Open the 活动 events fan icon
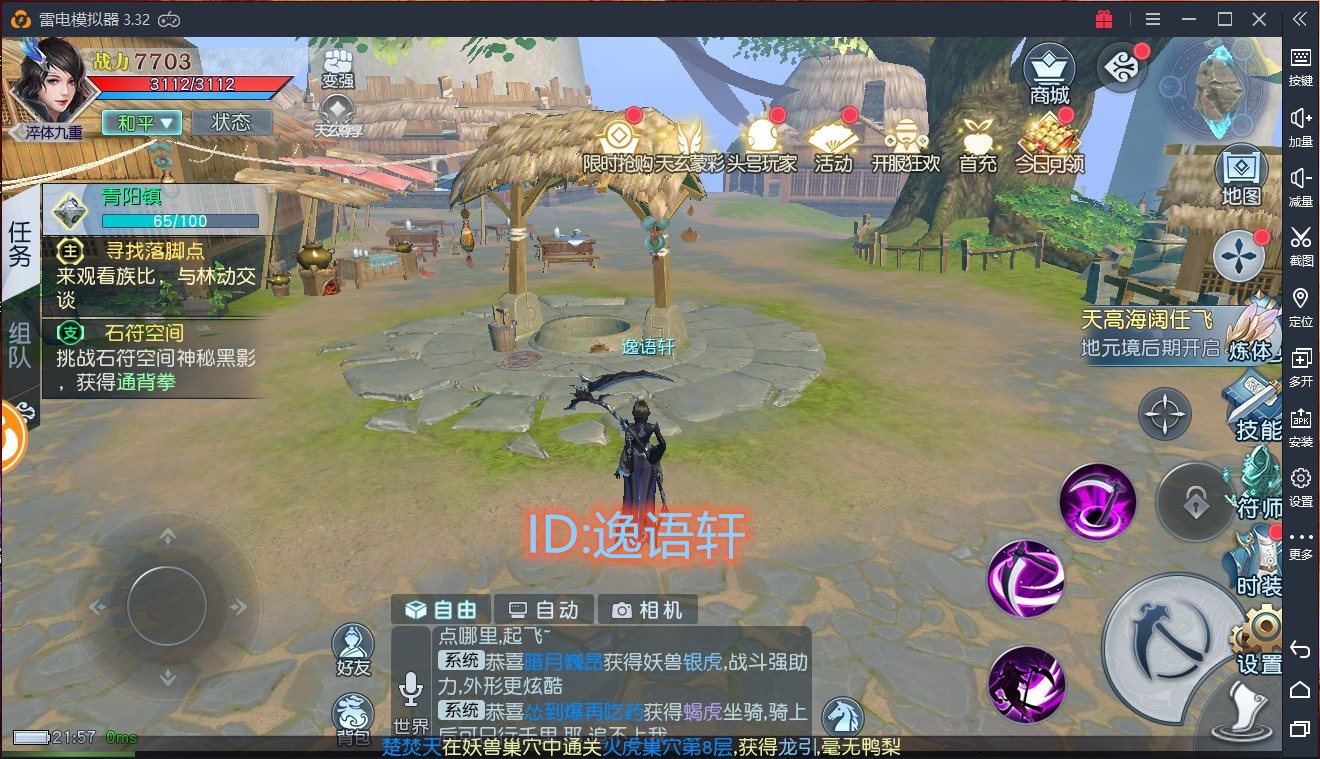 [x=832, y=145]
